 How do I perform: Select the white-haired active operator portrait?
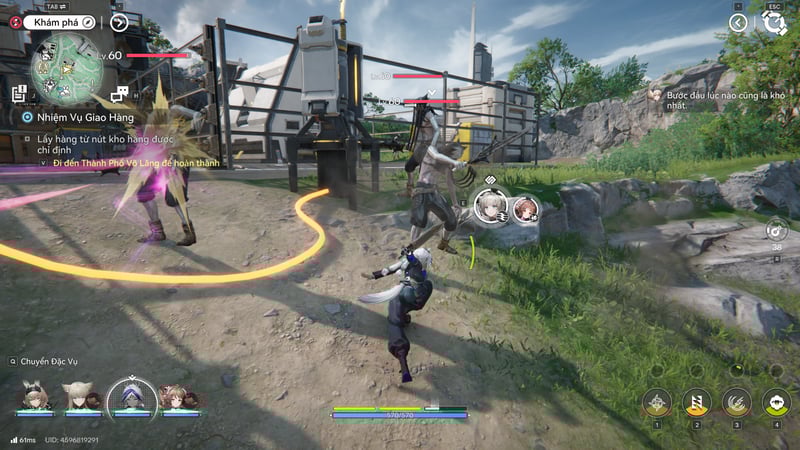tap(130, 396)
